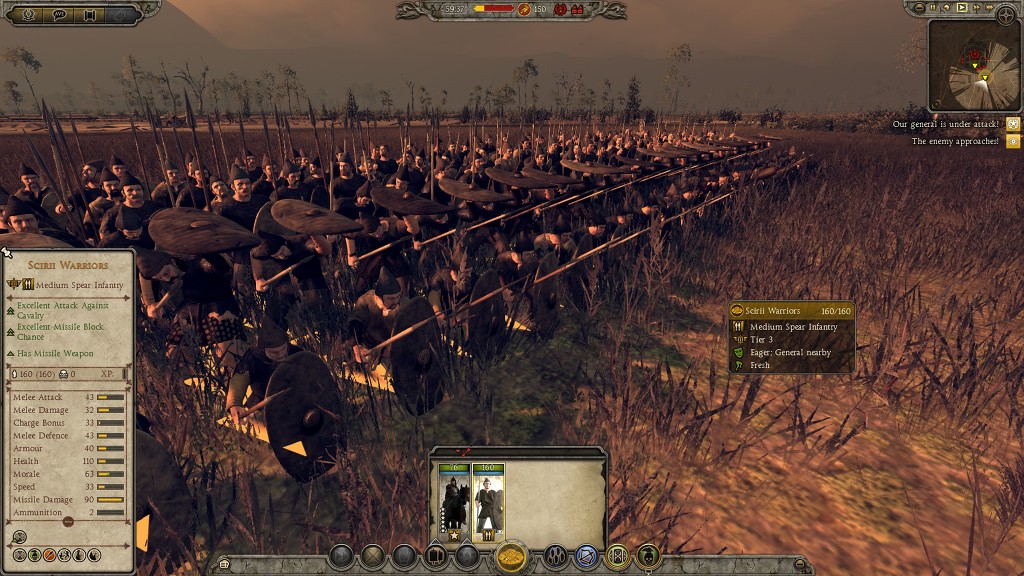The height and width of the screenshot is (576, 1024).
Task: Set battle speed to normal play
Action: coord(962,7)
